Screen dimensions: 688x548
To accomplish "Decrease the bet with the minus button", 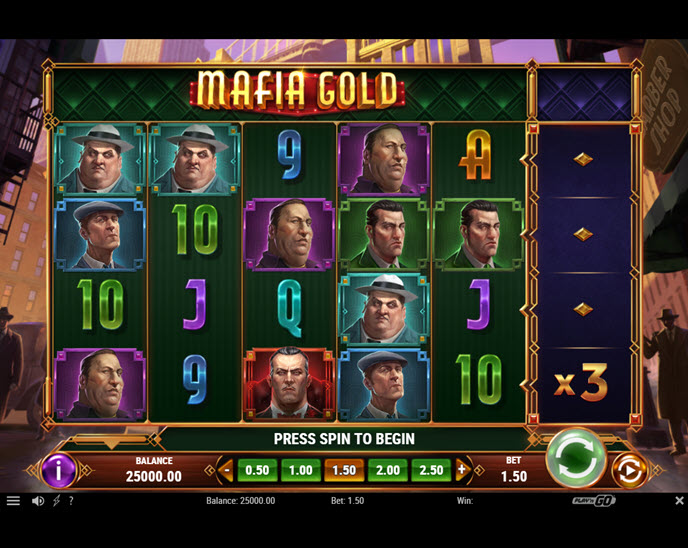I will pyautogui.click(x=227, y=470).
